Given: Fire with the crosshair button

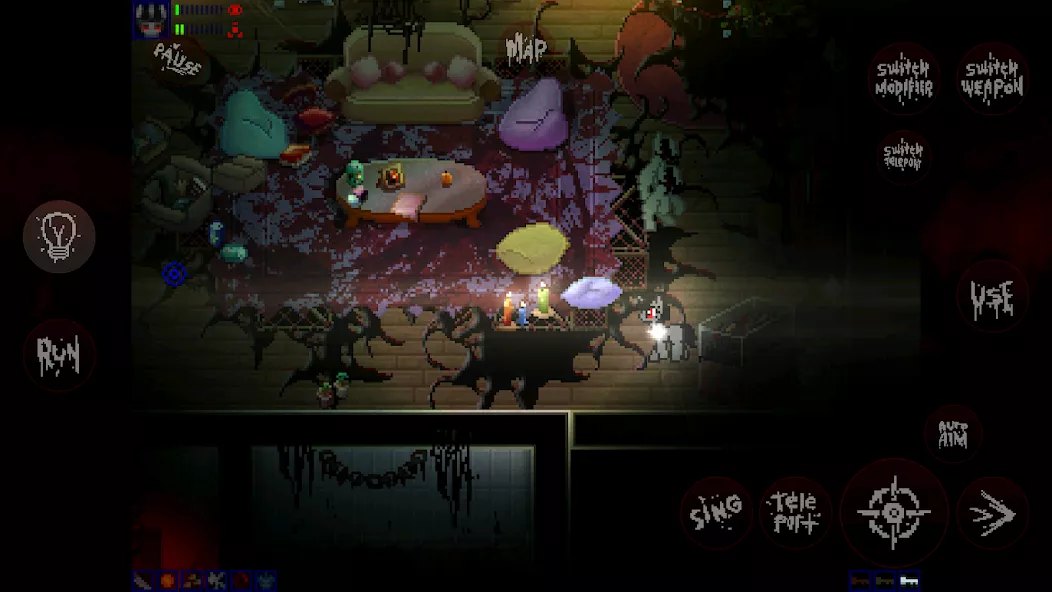Looking at the screenshot, I should click(x=893, y=513).
